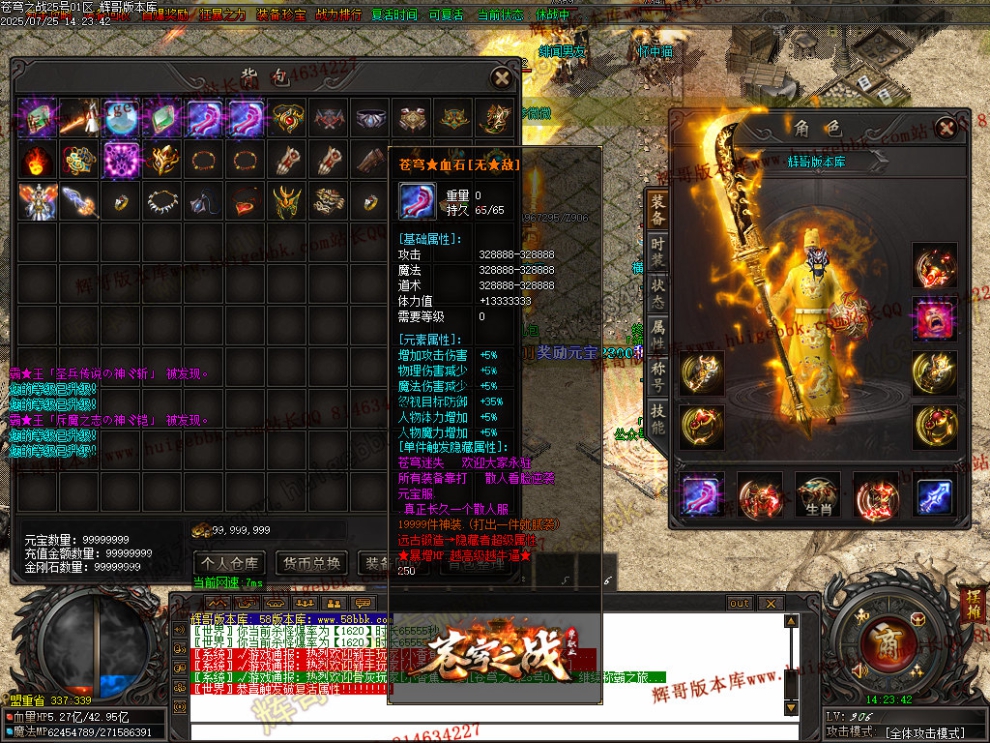The height and width of the screenshot is (743, 990).
Task: Choose the green horned helmet in backpack
Action: point(288,203)
